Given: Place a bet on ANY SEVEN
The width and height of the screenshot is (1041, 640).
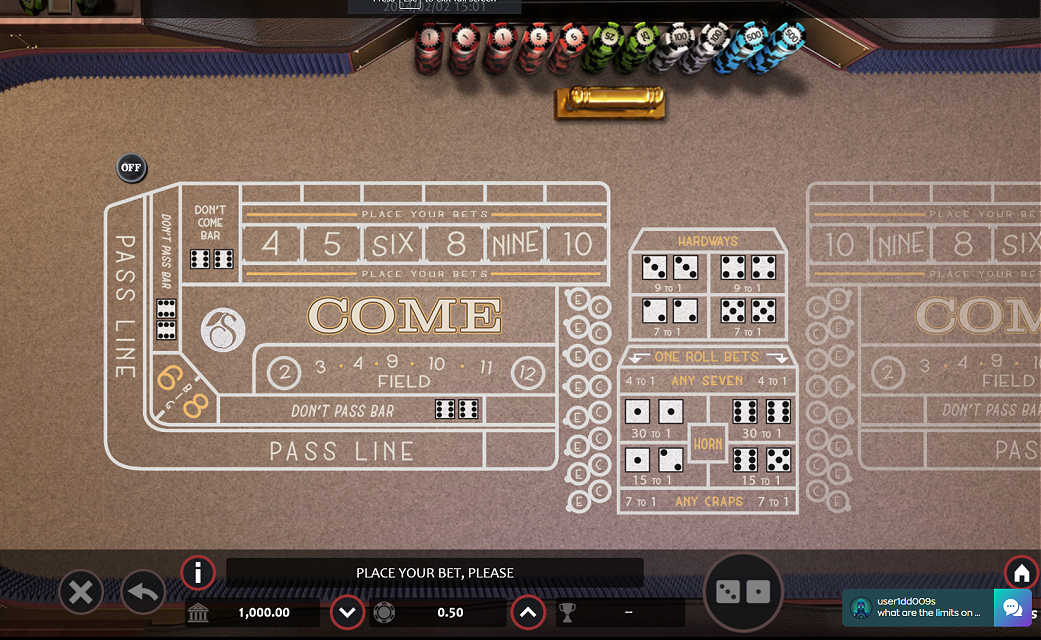Looking at the screenshot, I should (x=709, y=380).
